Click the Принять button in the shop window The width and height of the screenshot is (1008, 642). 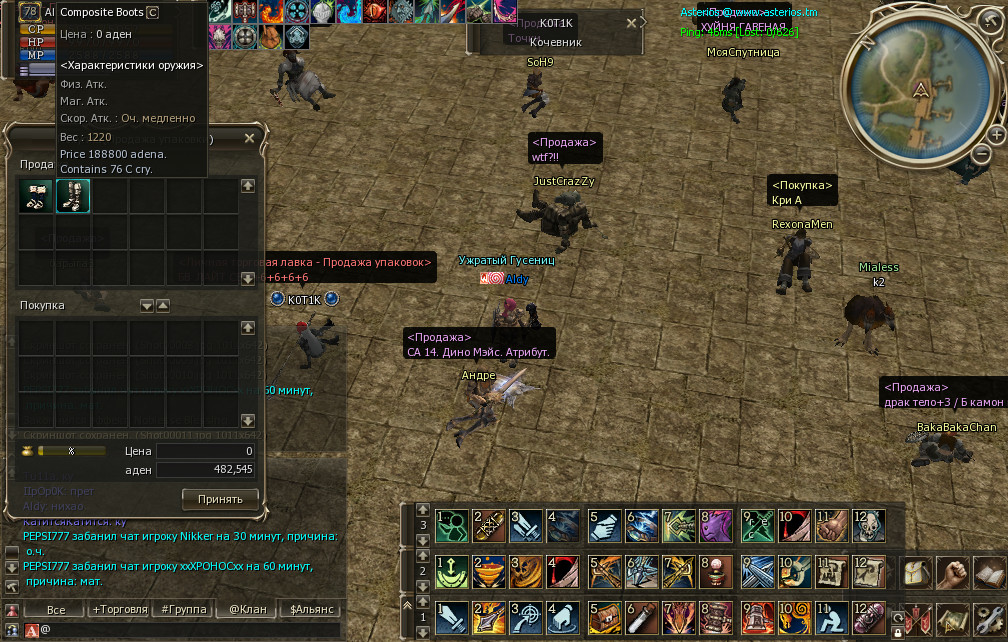(220, 497)
